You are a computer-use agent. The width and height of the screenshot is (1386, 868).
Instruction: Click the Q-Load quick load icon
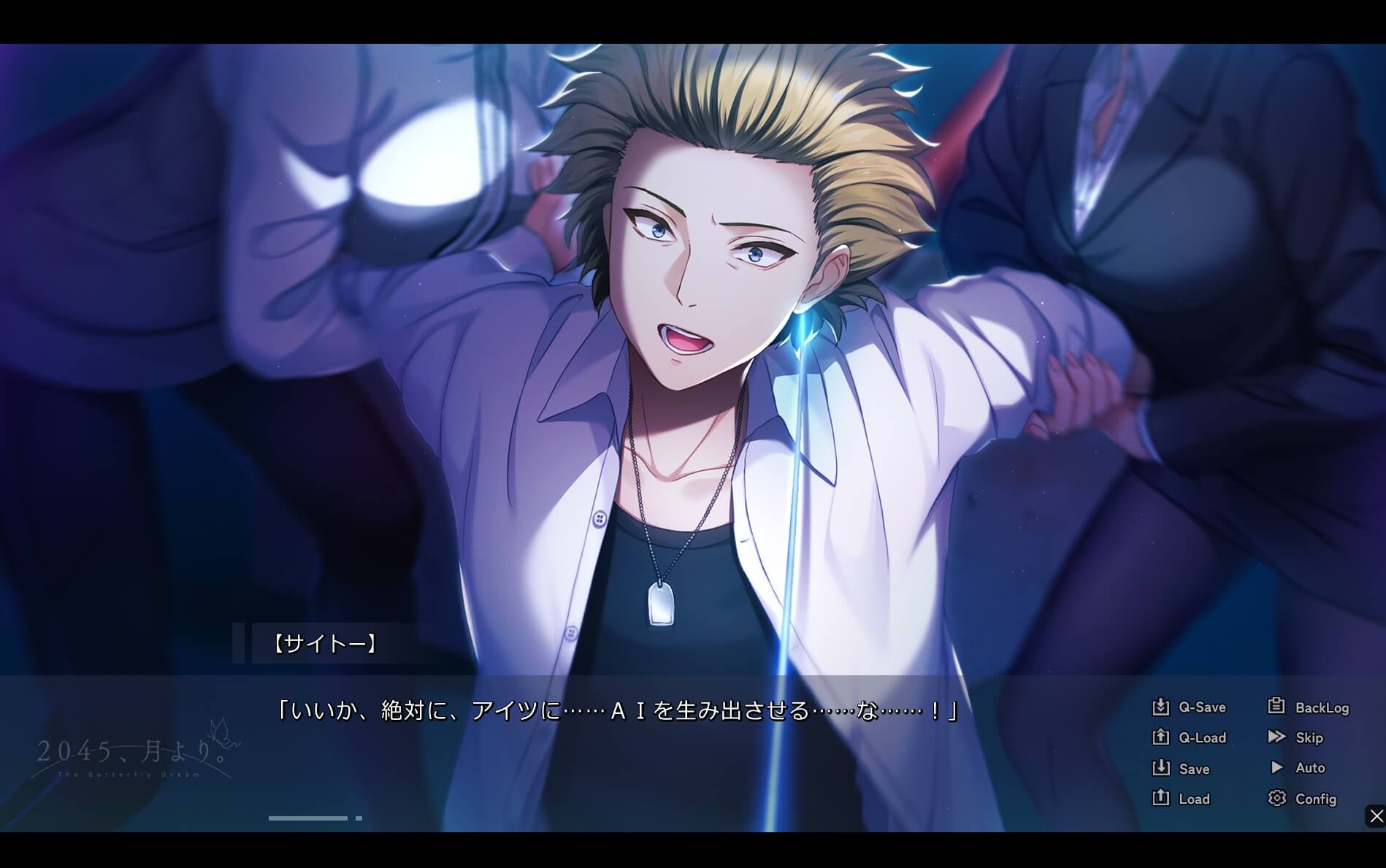pos(1161,737)
